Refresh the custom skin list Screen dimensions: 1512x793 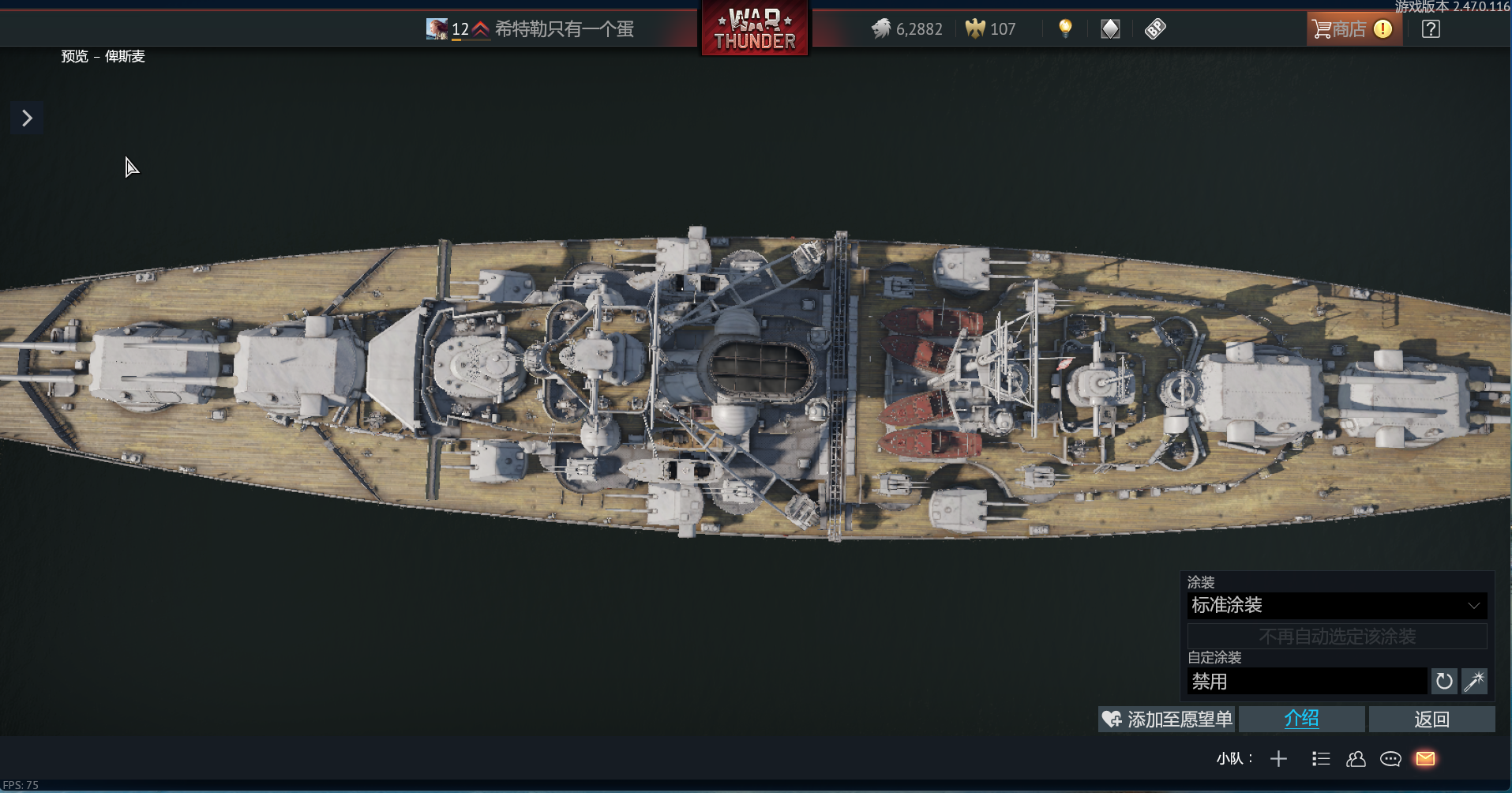pyautogui.click(x=1444, y=682)
